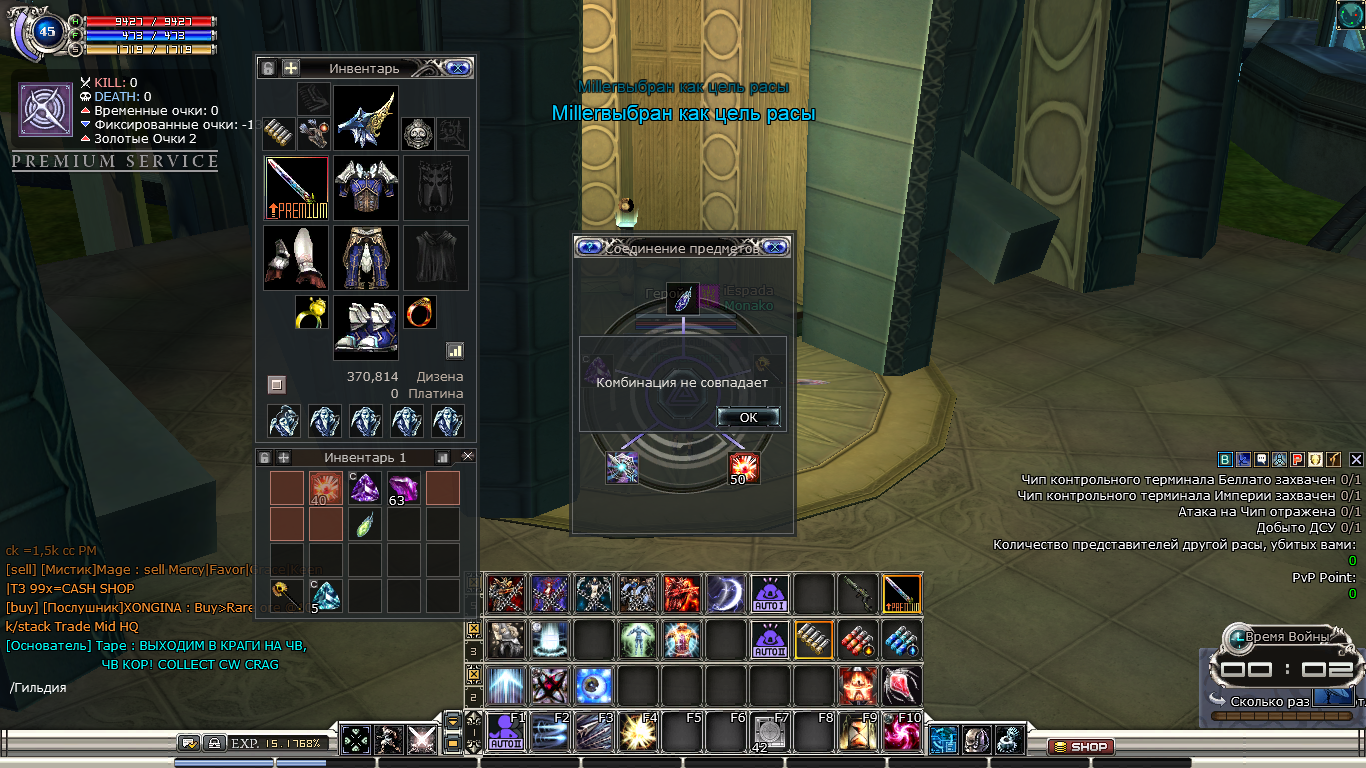The height and width of the screenshot is (768, 1366).
Task: Select the equipped armored boots slot
Action: (x=366, y=327)
